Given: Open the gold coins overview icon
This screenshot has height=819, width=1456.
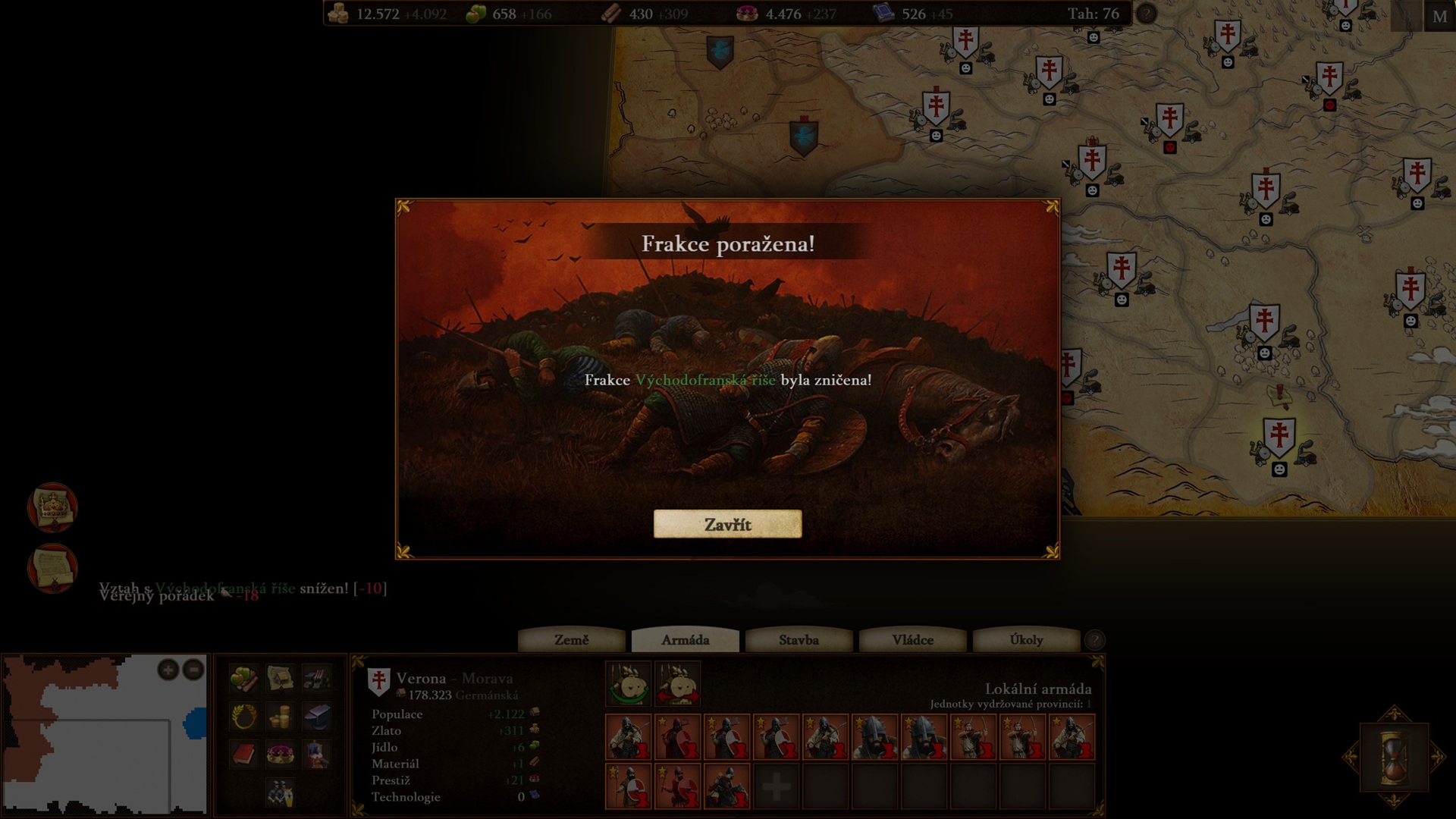Looking at the screenshot, I should pos(280,716).
